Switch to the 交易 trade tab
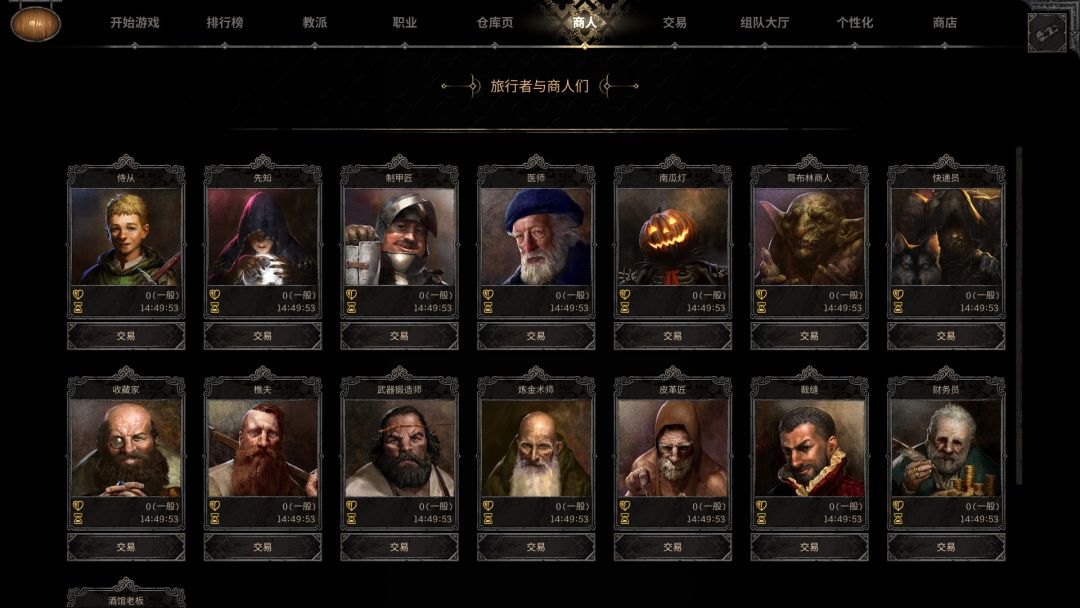Image resolution: width=1080 pixels, height=608 pixels. pyautogui.click(x=675, y=22)
